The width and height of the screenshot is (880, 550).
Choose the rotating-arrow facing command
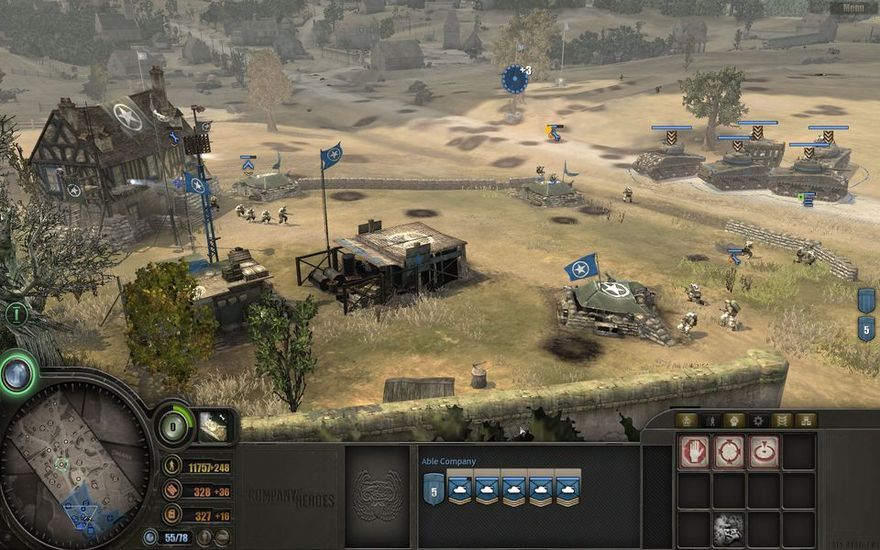764,452
